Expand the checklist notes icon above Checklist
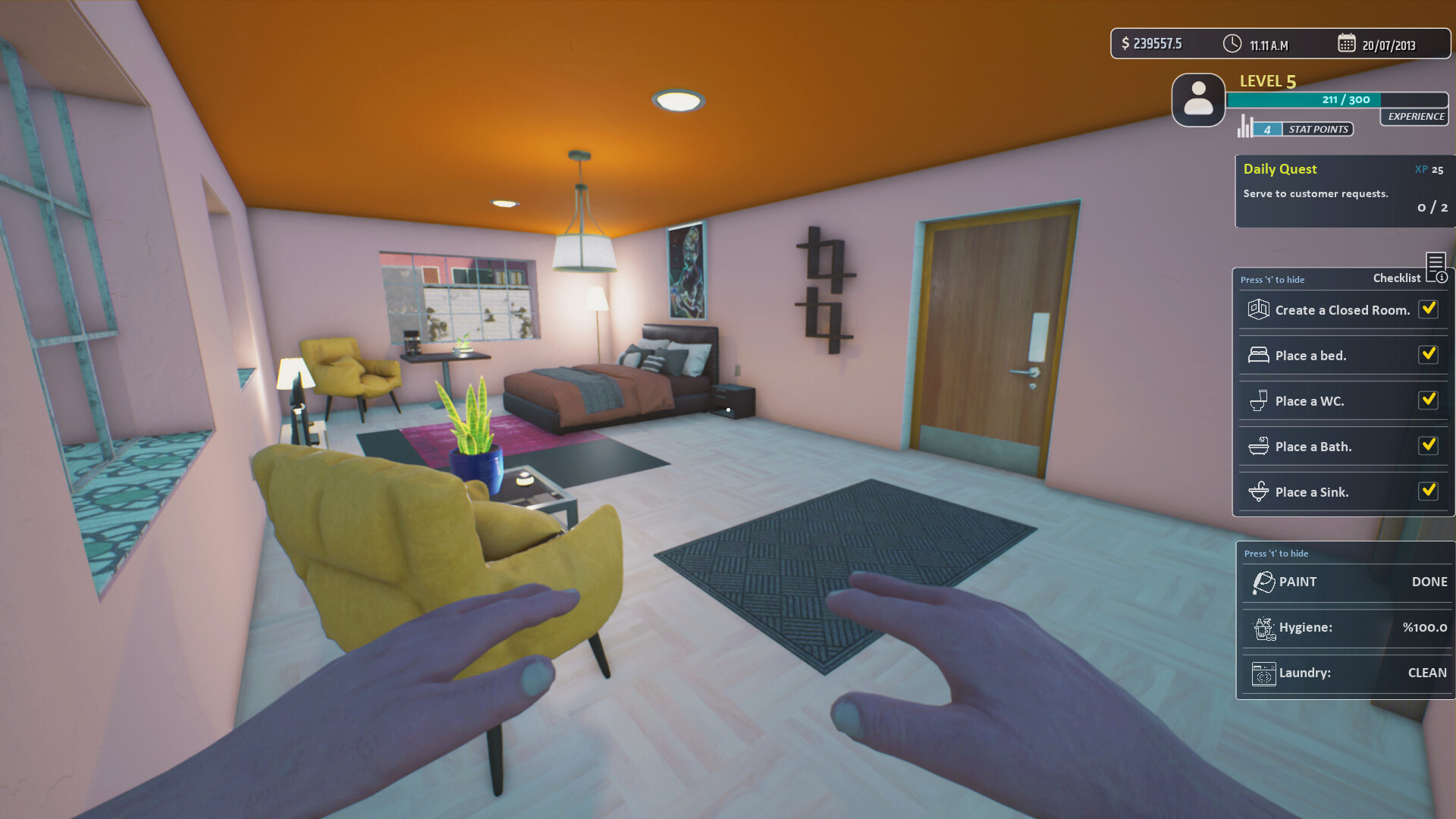 pyautogui.click(x=1437, y=265)
